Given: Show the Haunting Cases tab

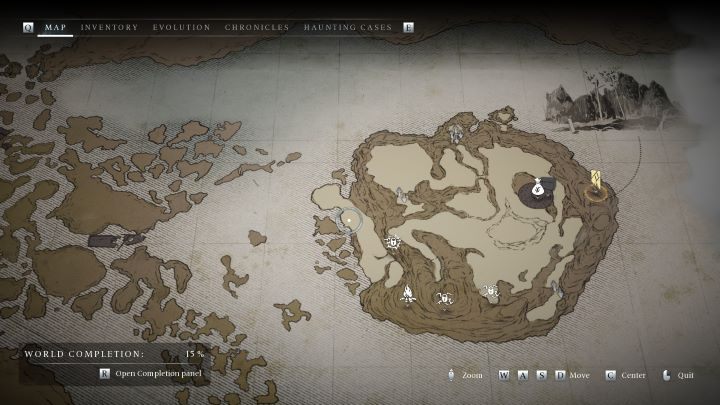Looking at the screenshot, I should click(x=348, y=27).
